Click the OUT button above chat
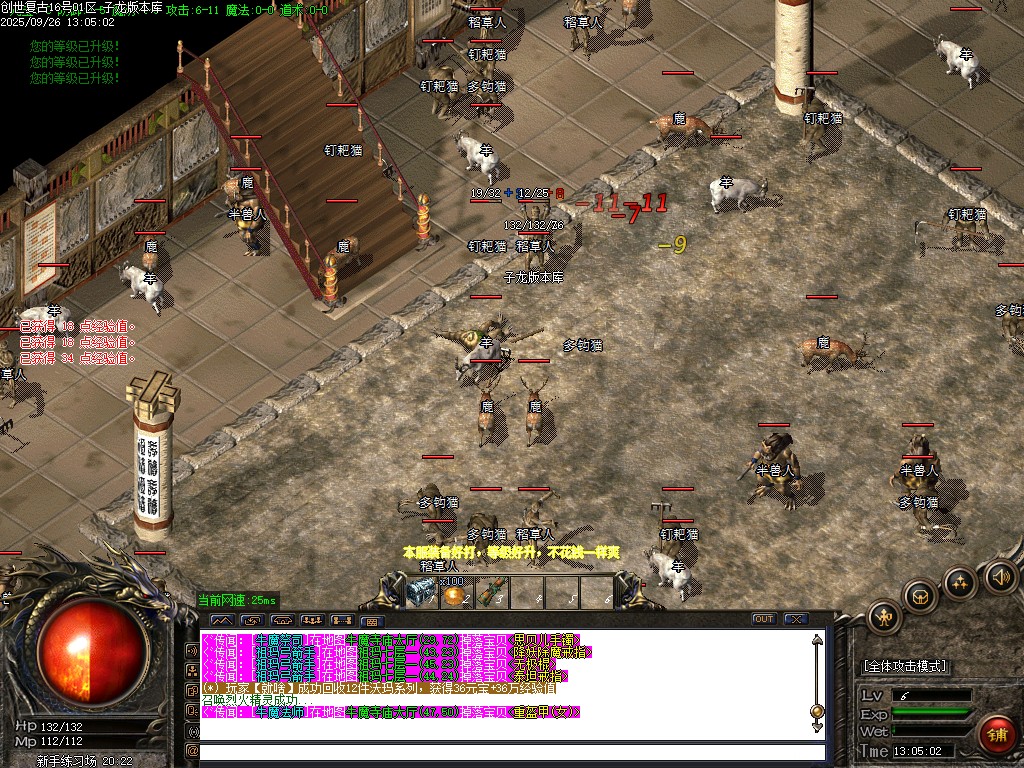The width and height of the screenshot is (1024, 768). [764, 619]
